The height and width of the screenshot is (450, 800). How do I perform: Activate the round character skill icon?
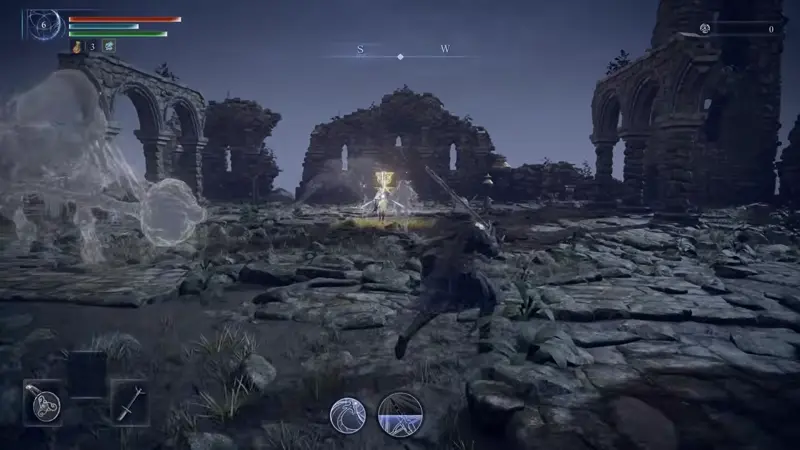pyautogui.click(x=348, y=414)
